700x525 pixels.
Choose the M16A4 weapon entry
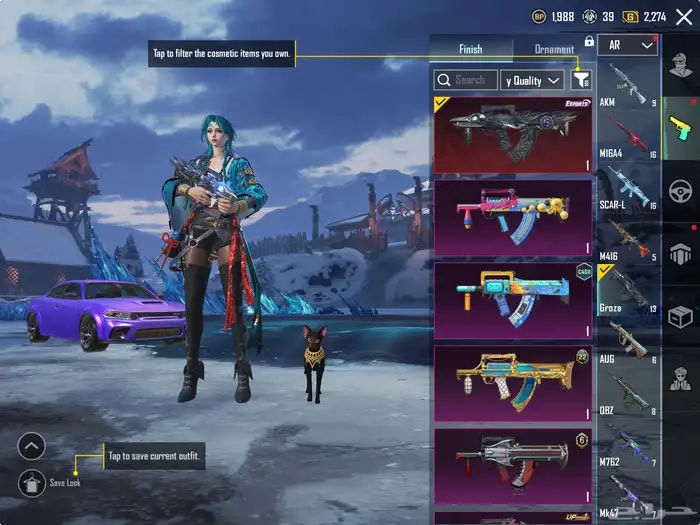coord(628,136)
